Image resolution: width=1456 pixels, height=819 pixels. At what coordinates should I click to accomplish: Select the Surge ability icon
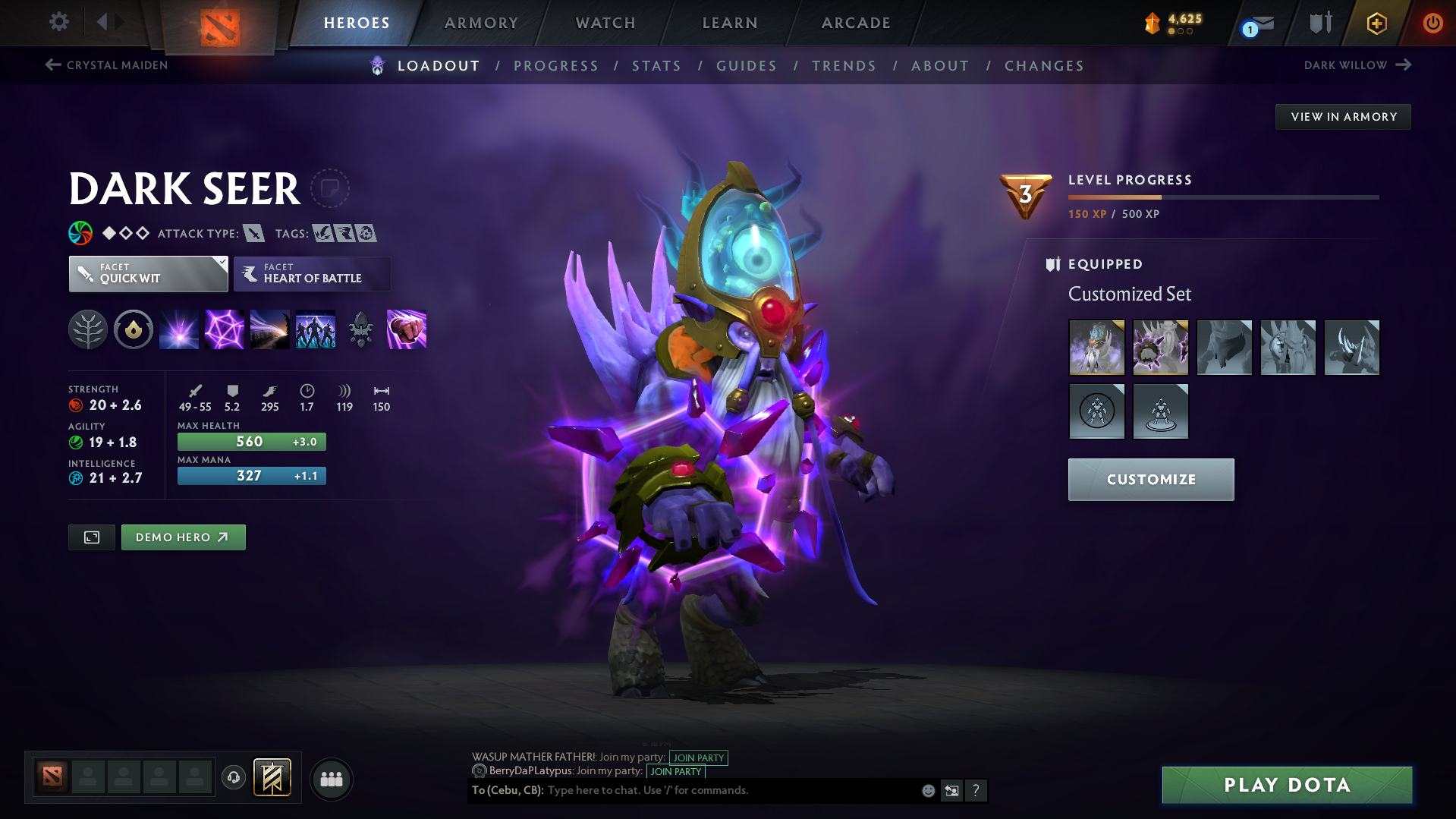(x=269, y=329)
